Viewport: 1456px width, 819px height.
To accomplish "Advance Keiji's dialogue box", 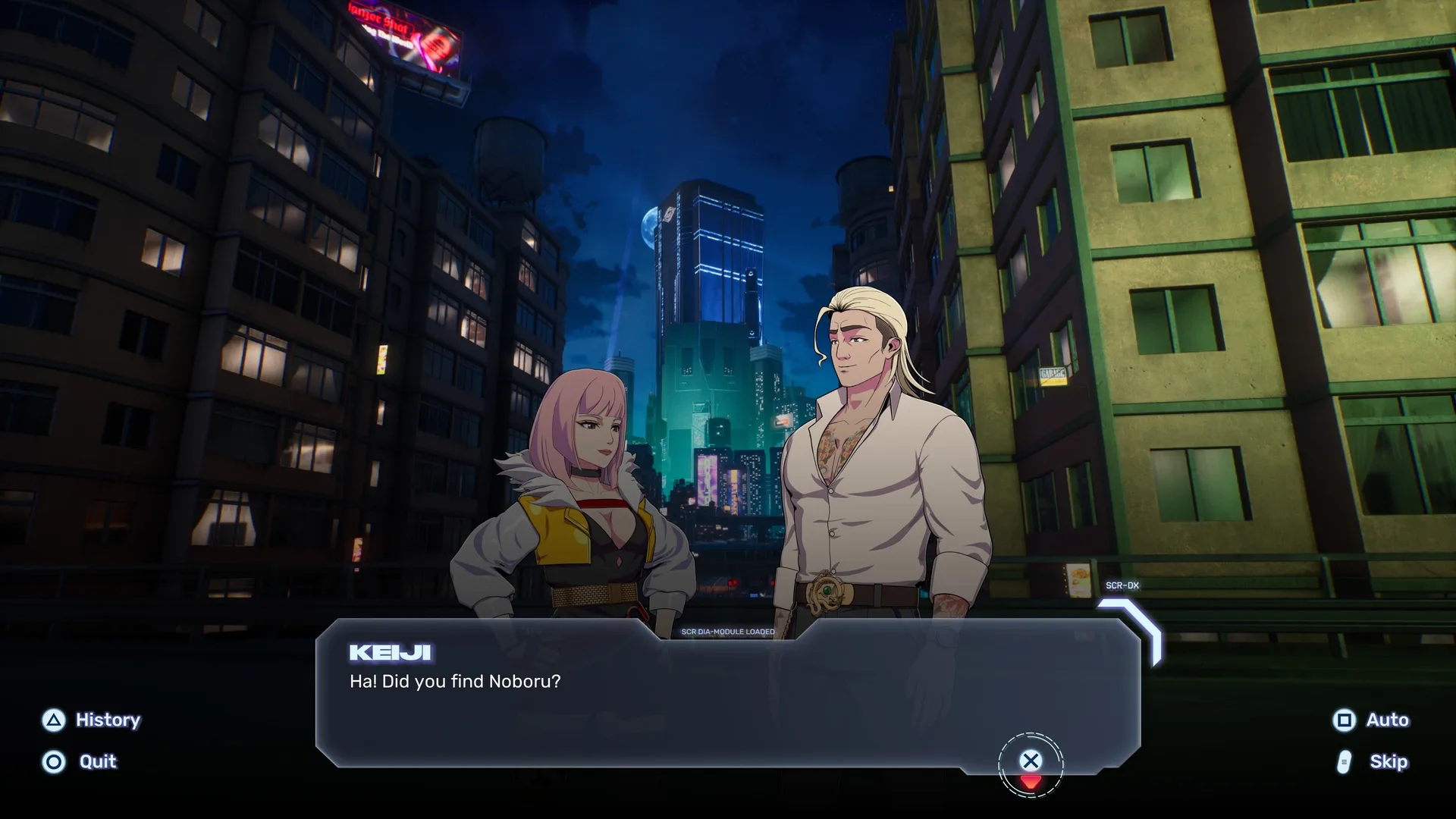I will (x=1030, y=761).
